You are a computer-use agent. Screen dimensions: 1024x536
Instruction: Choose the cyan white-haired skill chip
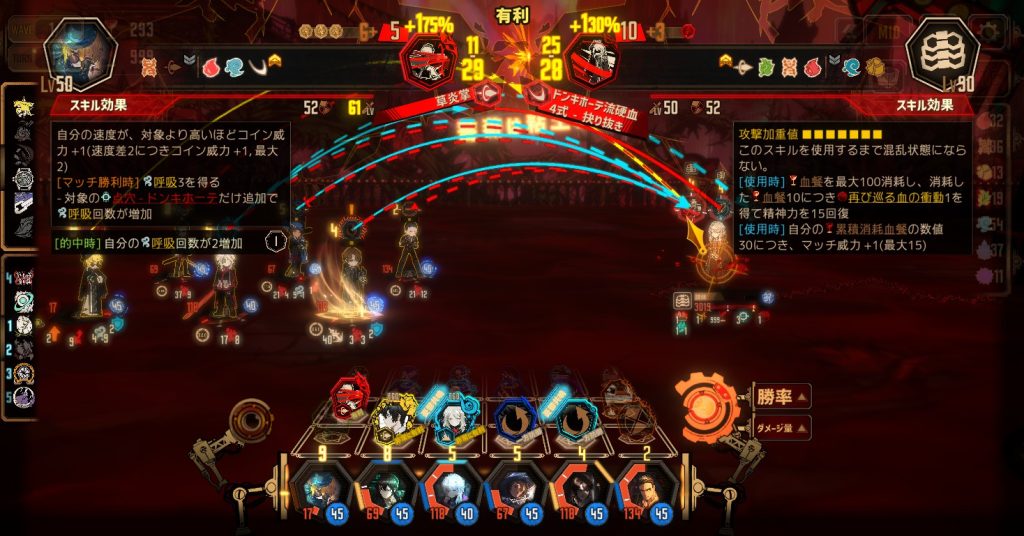coord(446,412)
